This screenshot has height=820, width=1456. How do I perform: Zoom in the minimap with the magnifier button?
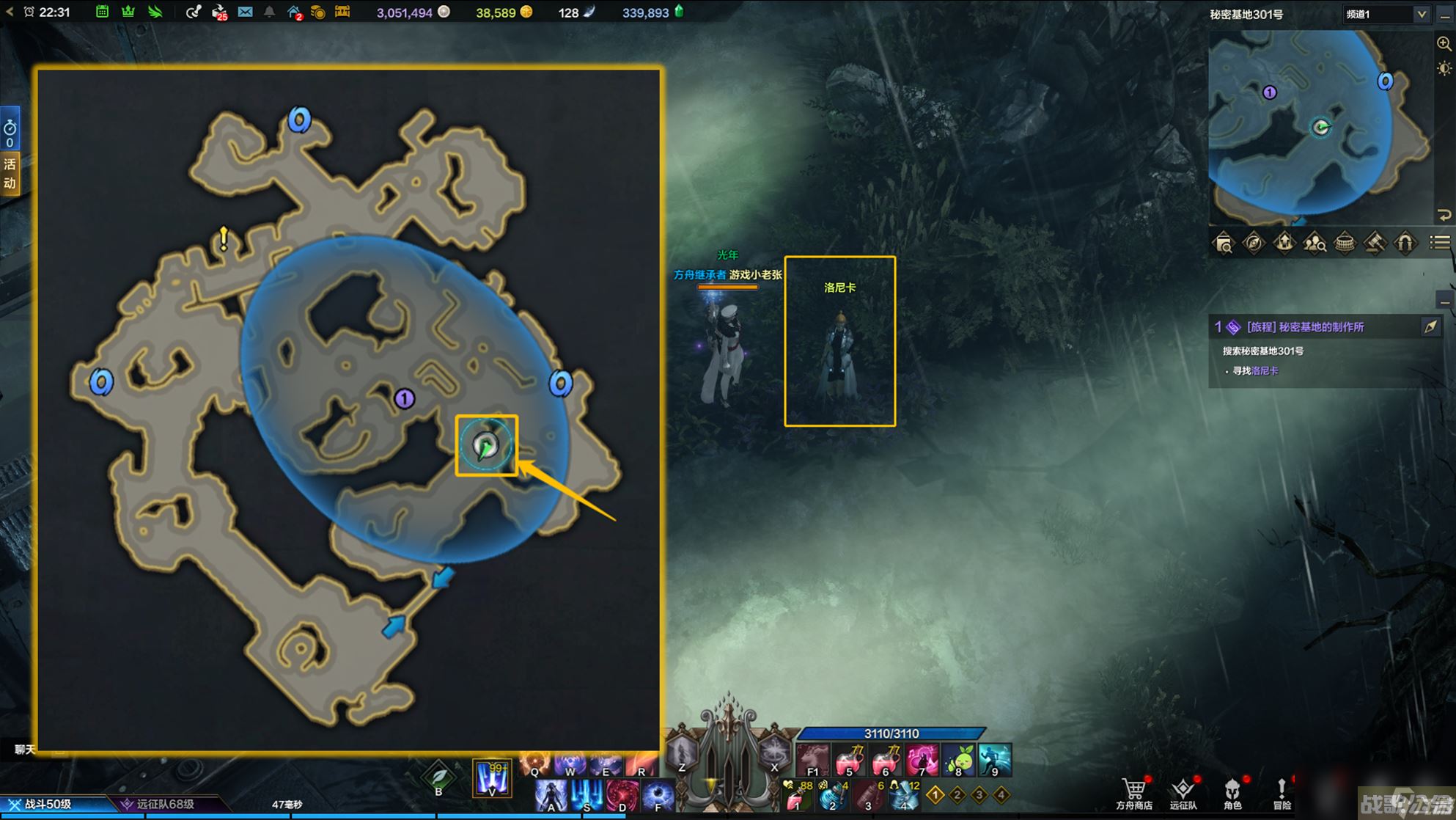1444,43
